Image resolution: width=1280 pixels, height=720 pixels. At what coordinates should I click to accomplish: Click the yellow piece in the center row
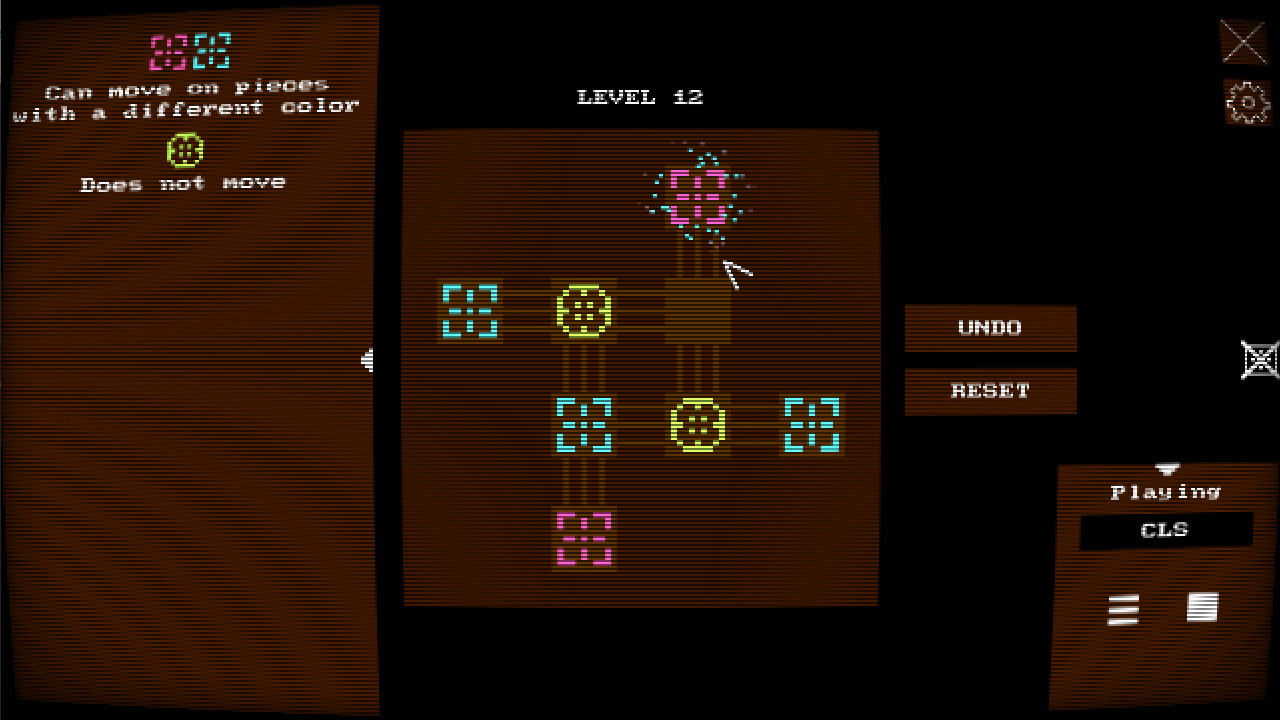point(699,425)
